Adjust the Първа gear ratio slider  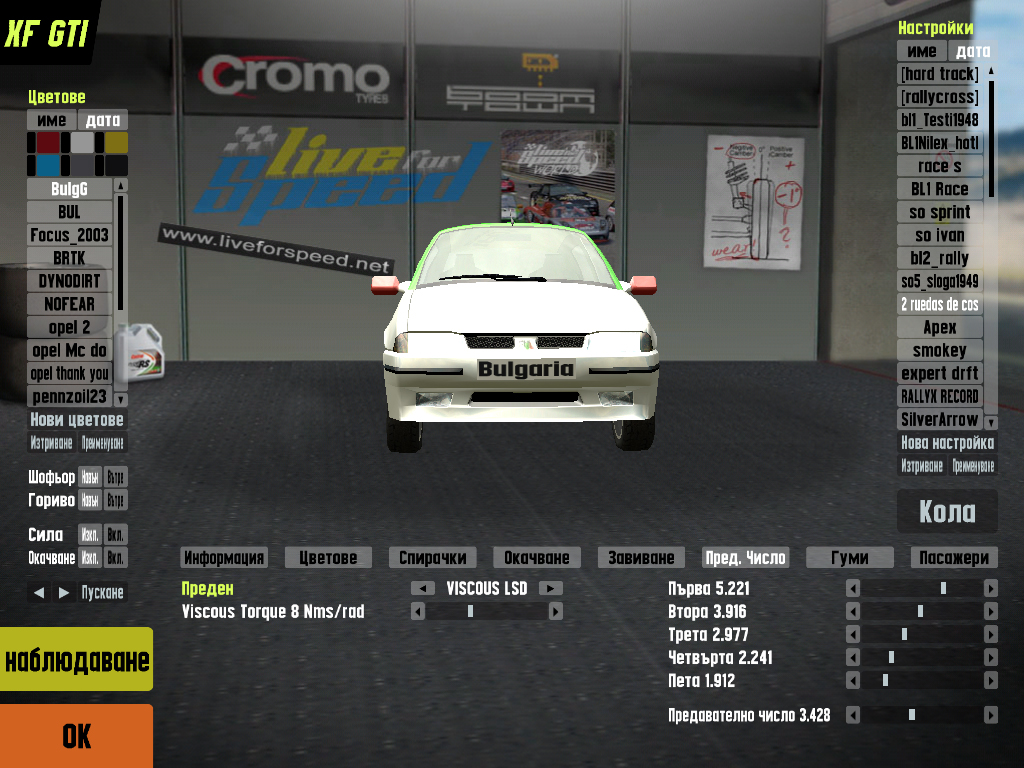tap(942, 588)
